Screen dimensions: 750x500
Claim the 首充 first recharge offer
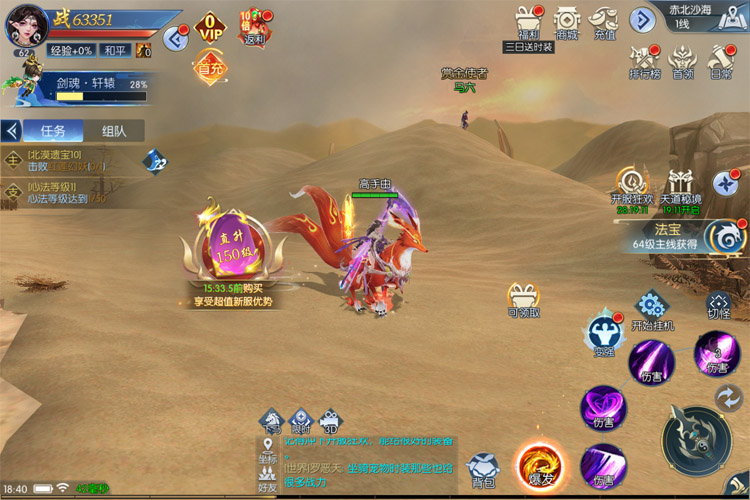(210, 68)
